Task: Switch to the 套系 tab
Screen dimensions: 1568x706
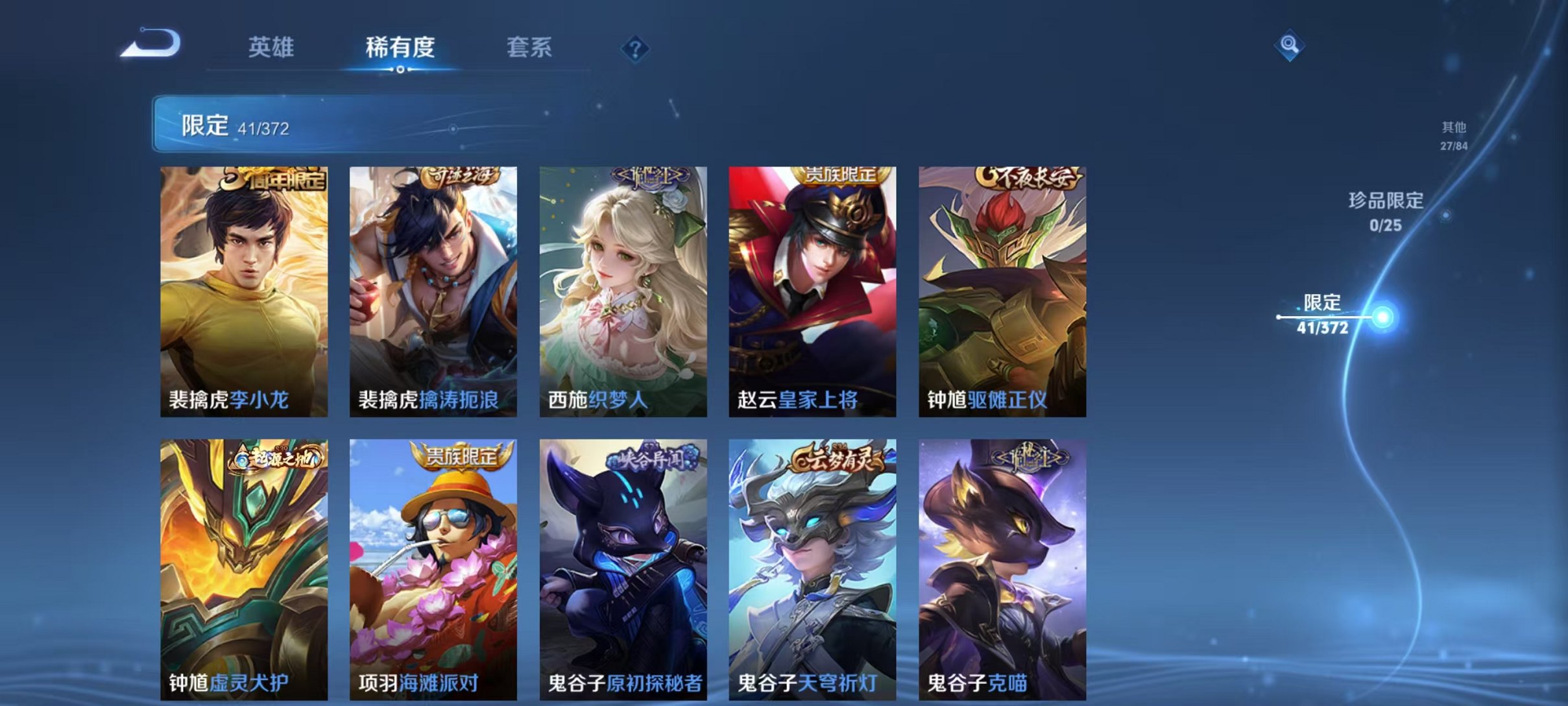Action: (531, 47)
